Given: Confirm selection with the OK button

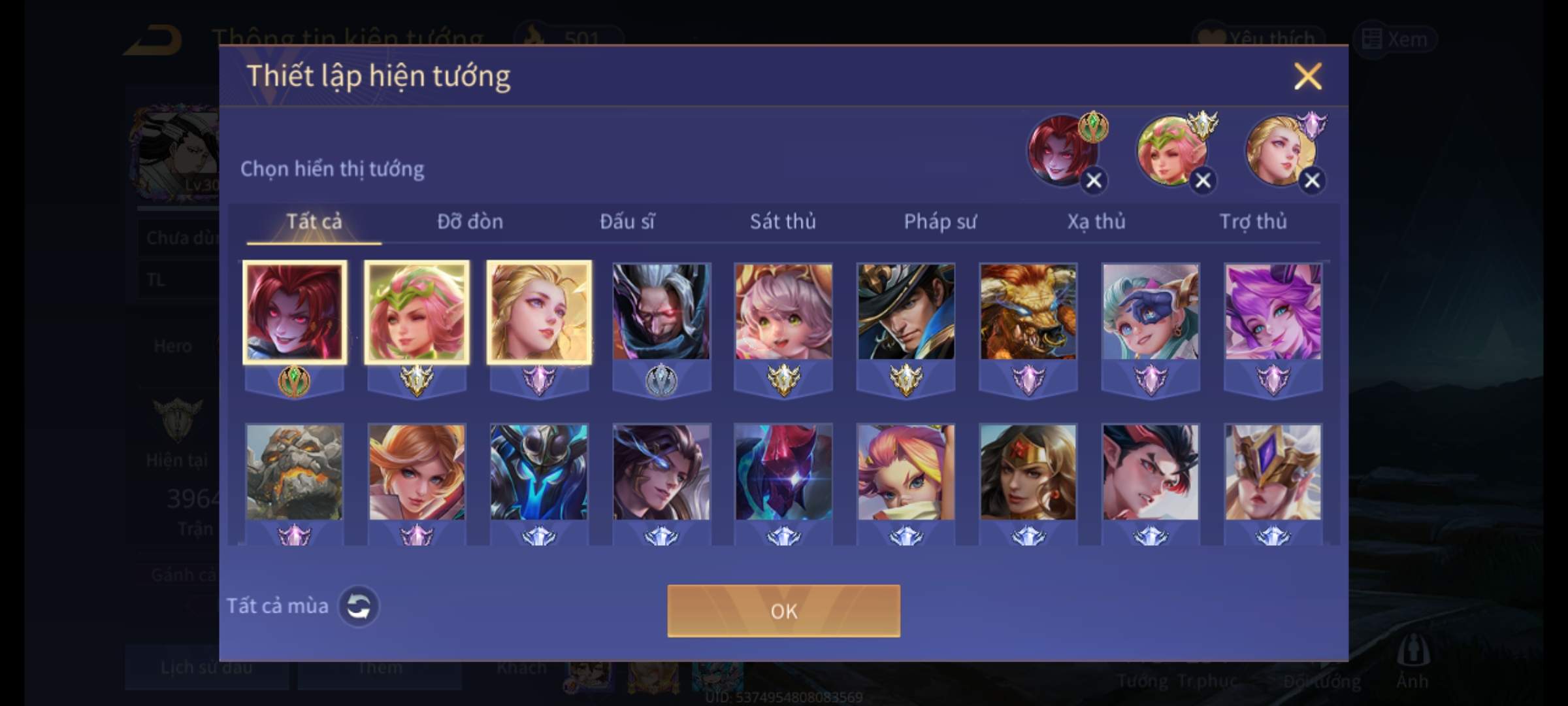Looking at the screenshot, I should click(783, 611).
